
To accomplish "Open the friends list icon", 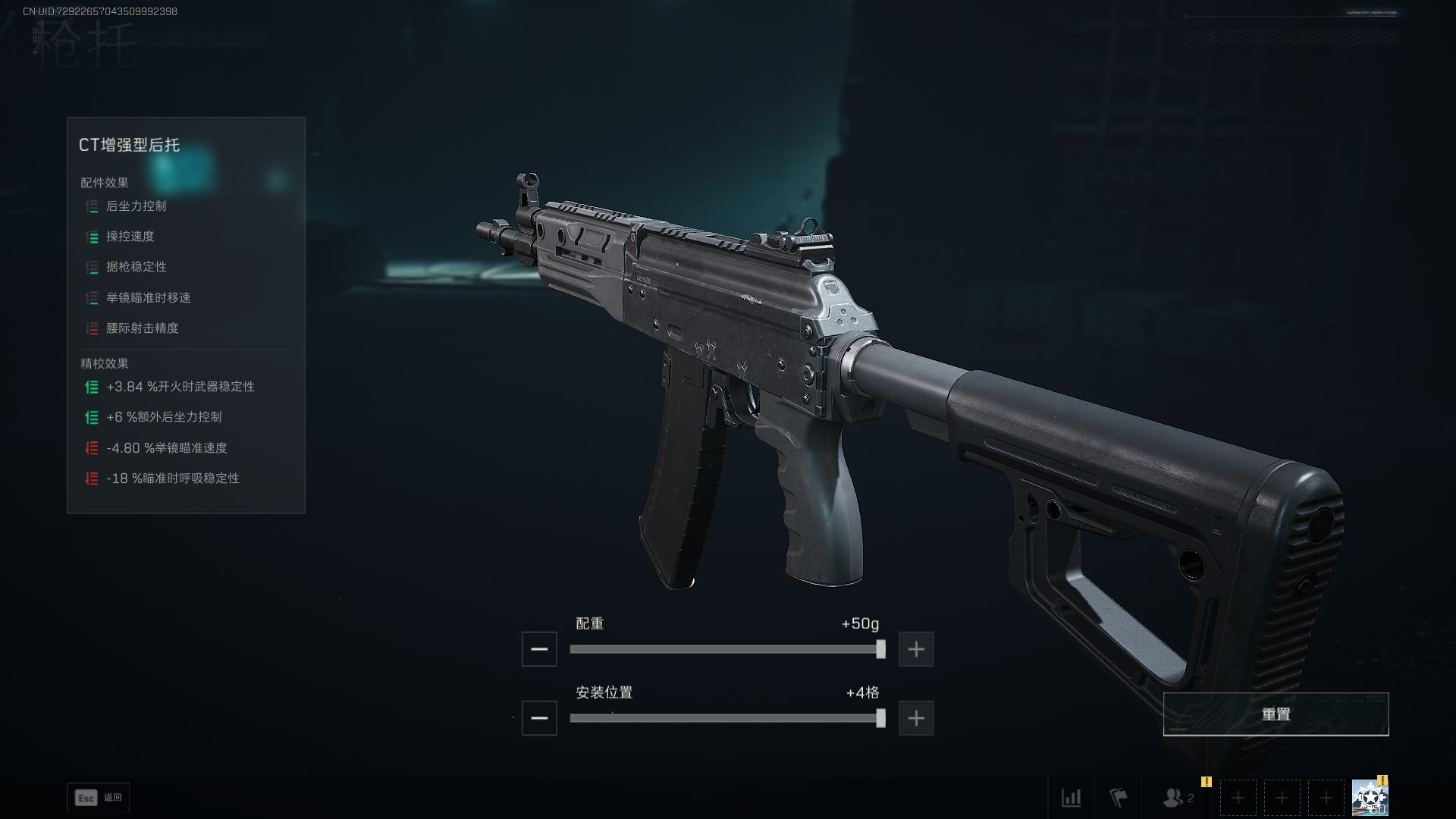I will (x=1174, y=798).
